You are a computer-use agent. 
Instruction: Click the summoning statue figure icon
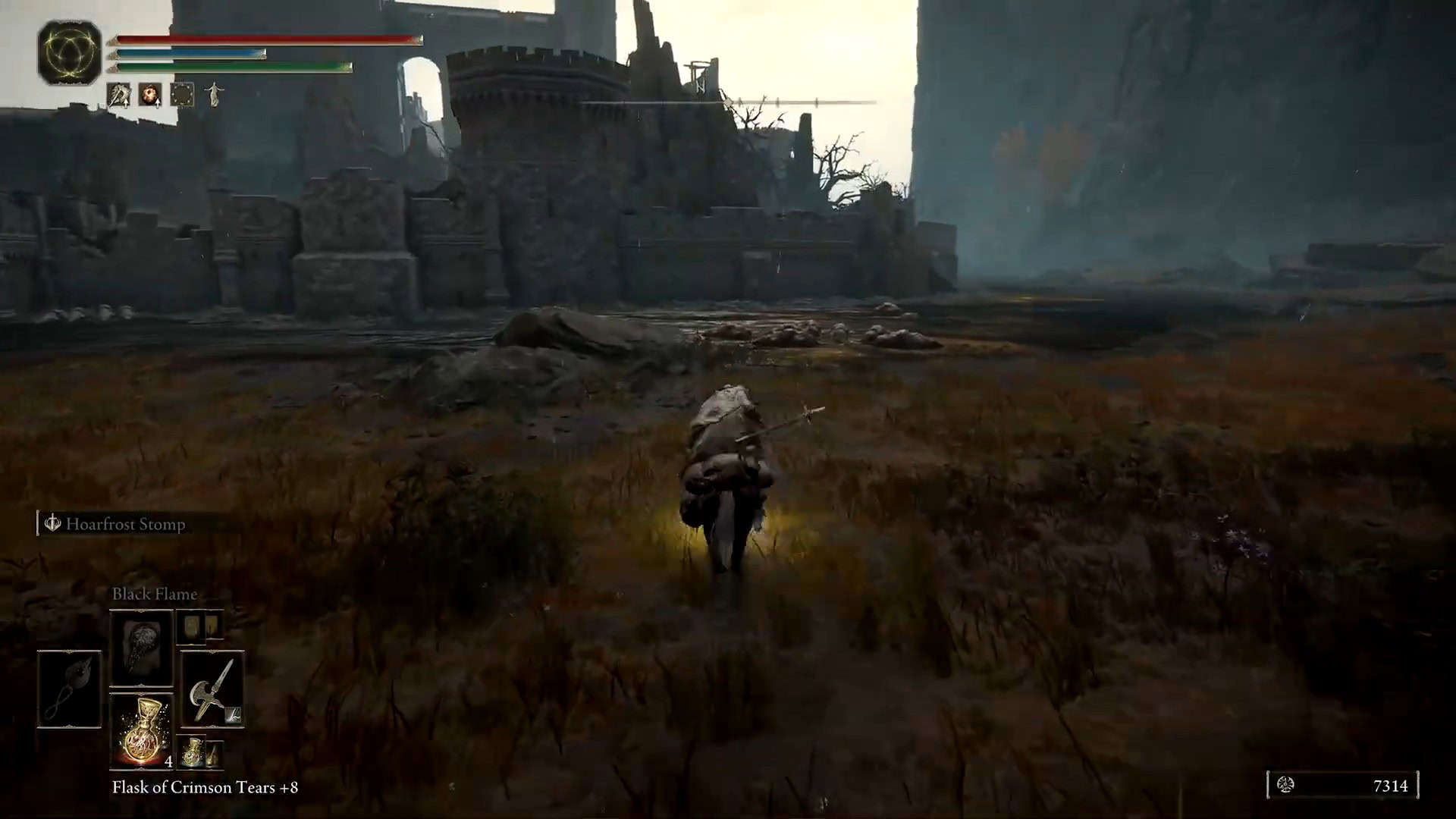click(215, 95)
